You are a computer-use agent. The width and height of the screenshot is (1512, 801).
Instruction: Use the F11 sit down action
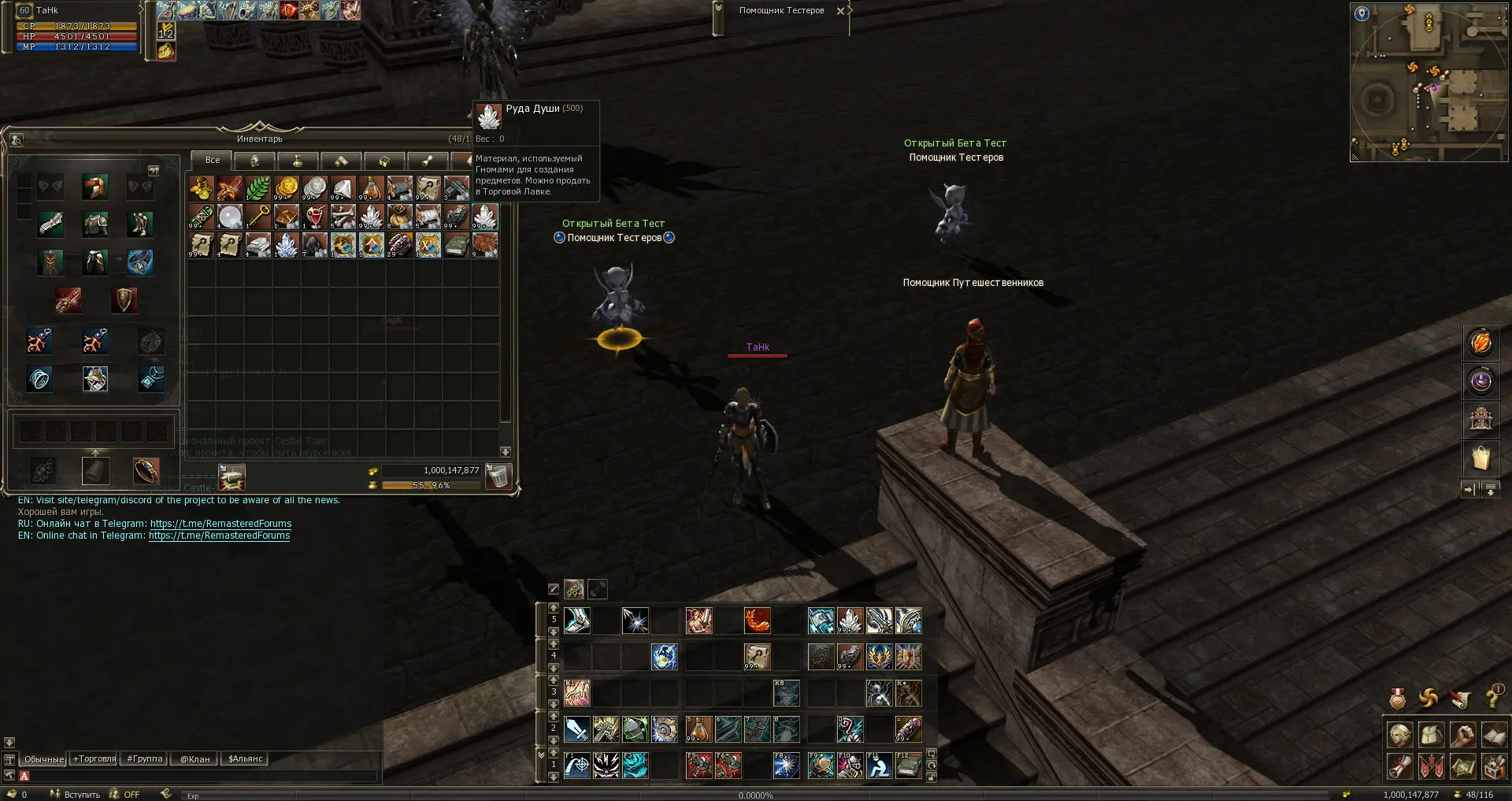[879, 766]
